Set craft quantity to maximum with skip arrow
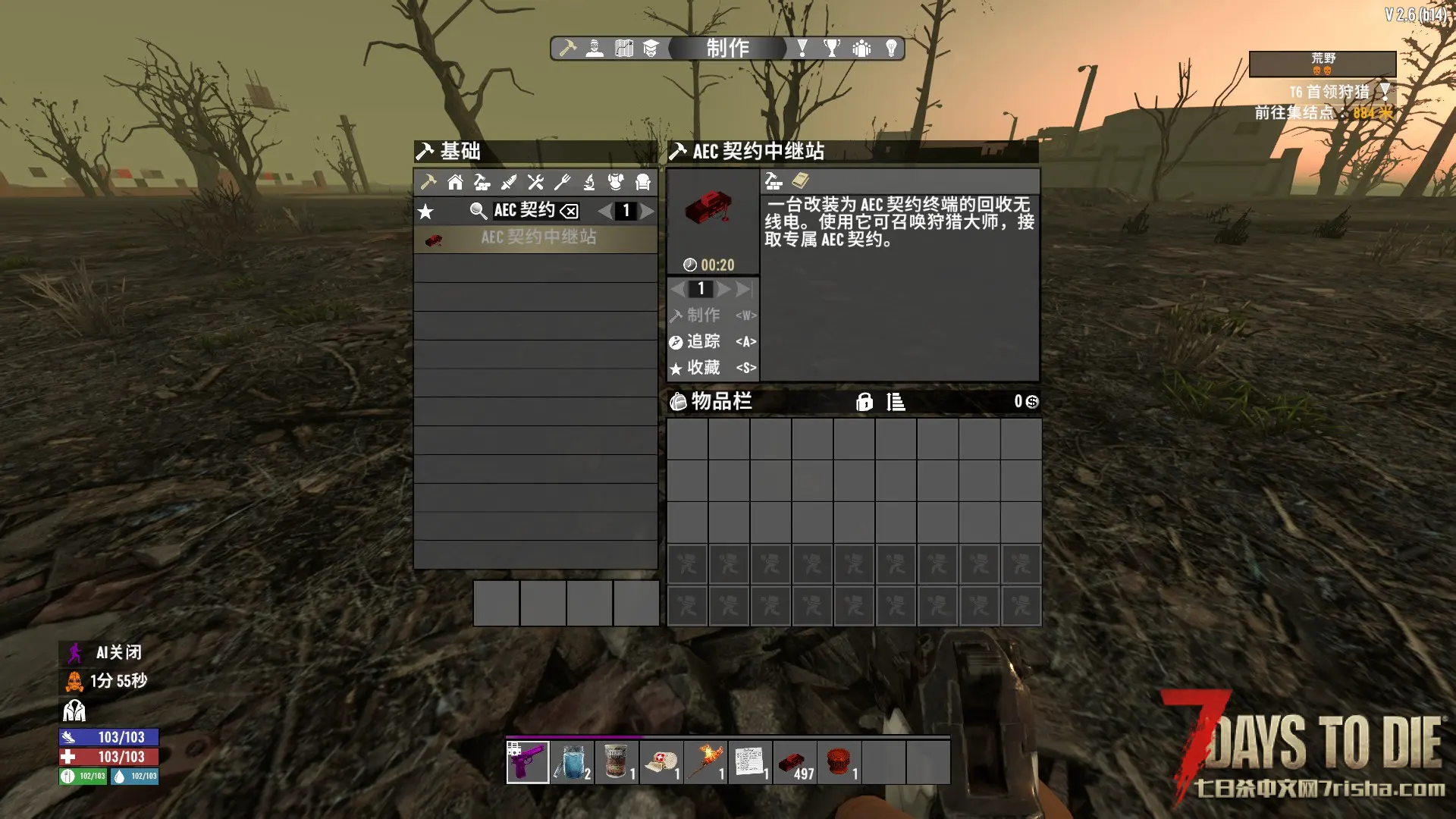 pyautogui.click(x=745, y=289)
